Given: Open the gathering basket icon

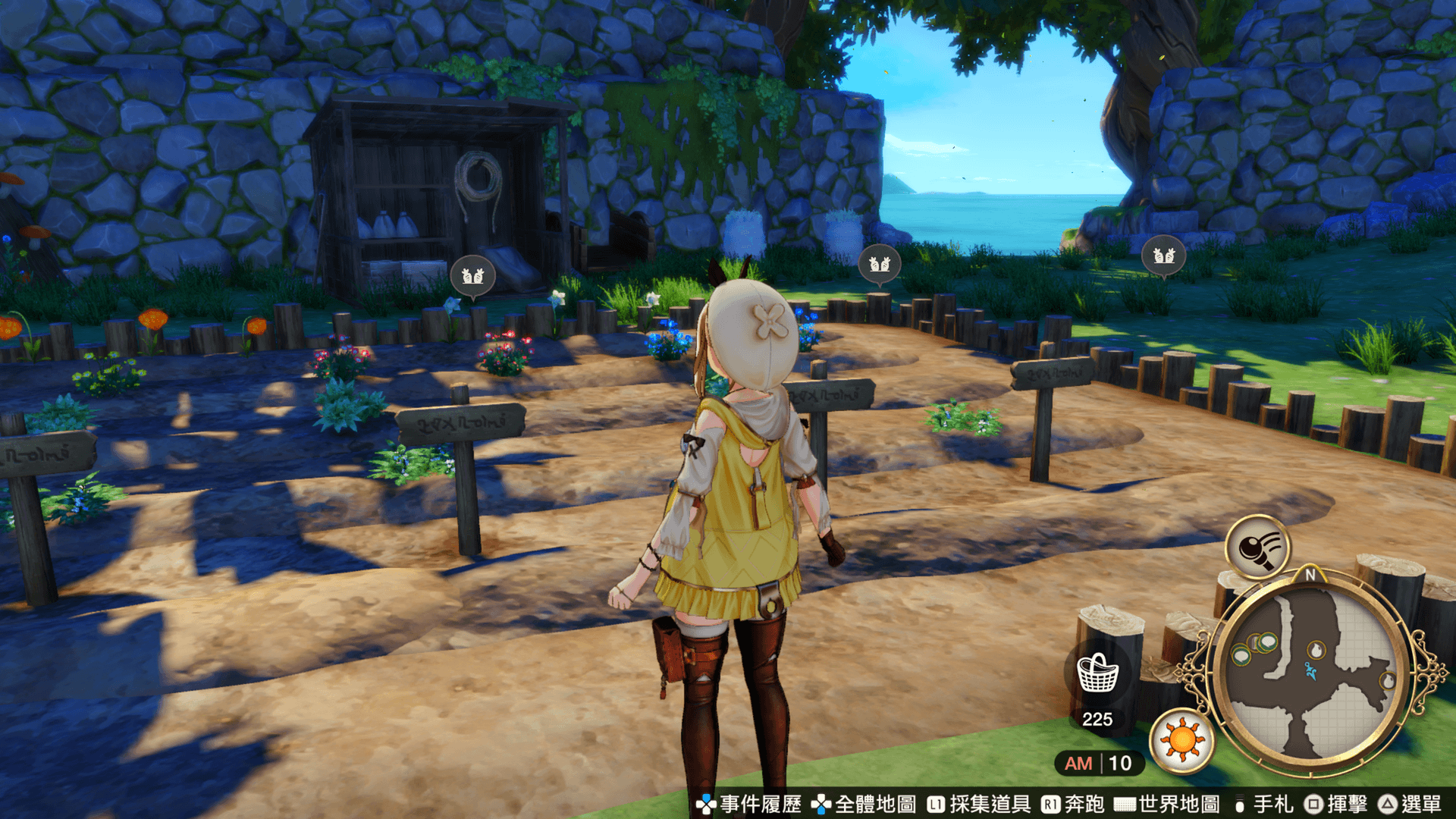Looking at the screenshot, I should (x=1097, y=673).
